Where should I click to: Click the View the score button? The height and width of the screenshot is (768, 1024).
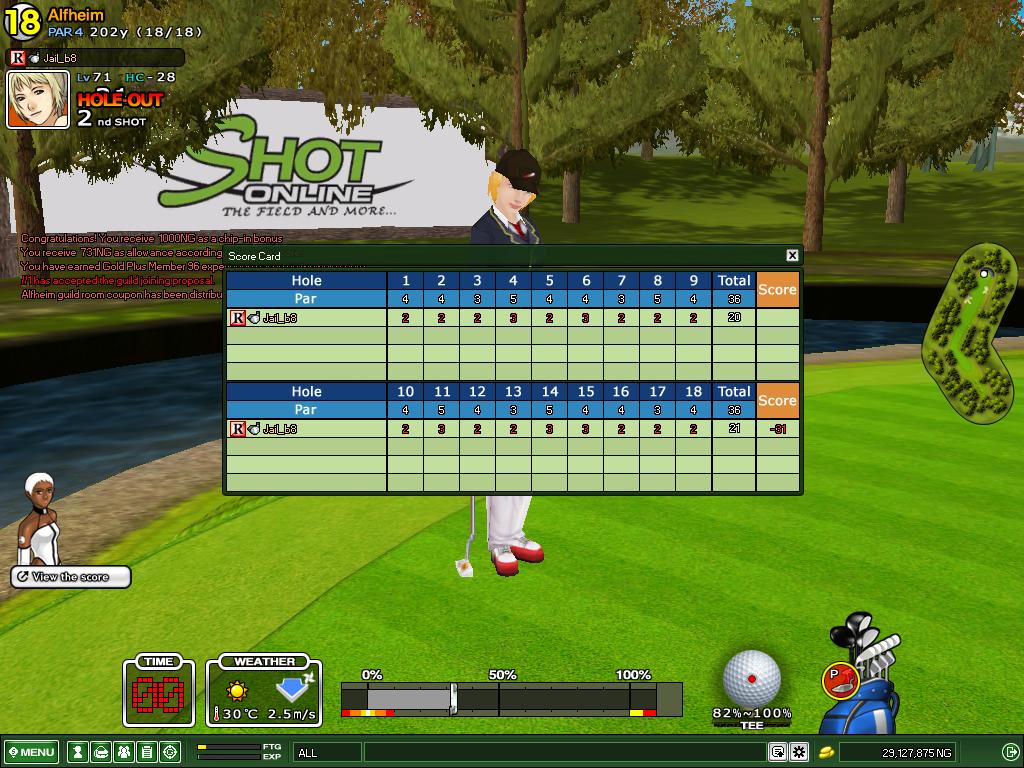point(71,577)
